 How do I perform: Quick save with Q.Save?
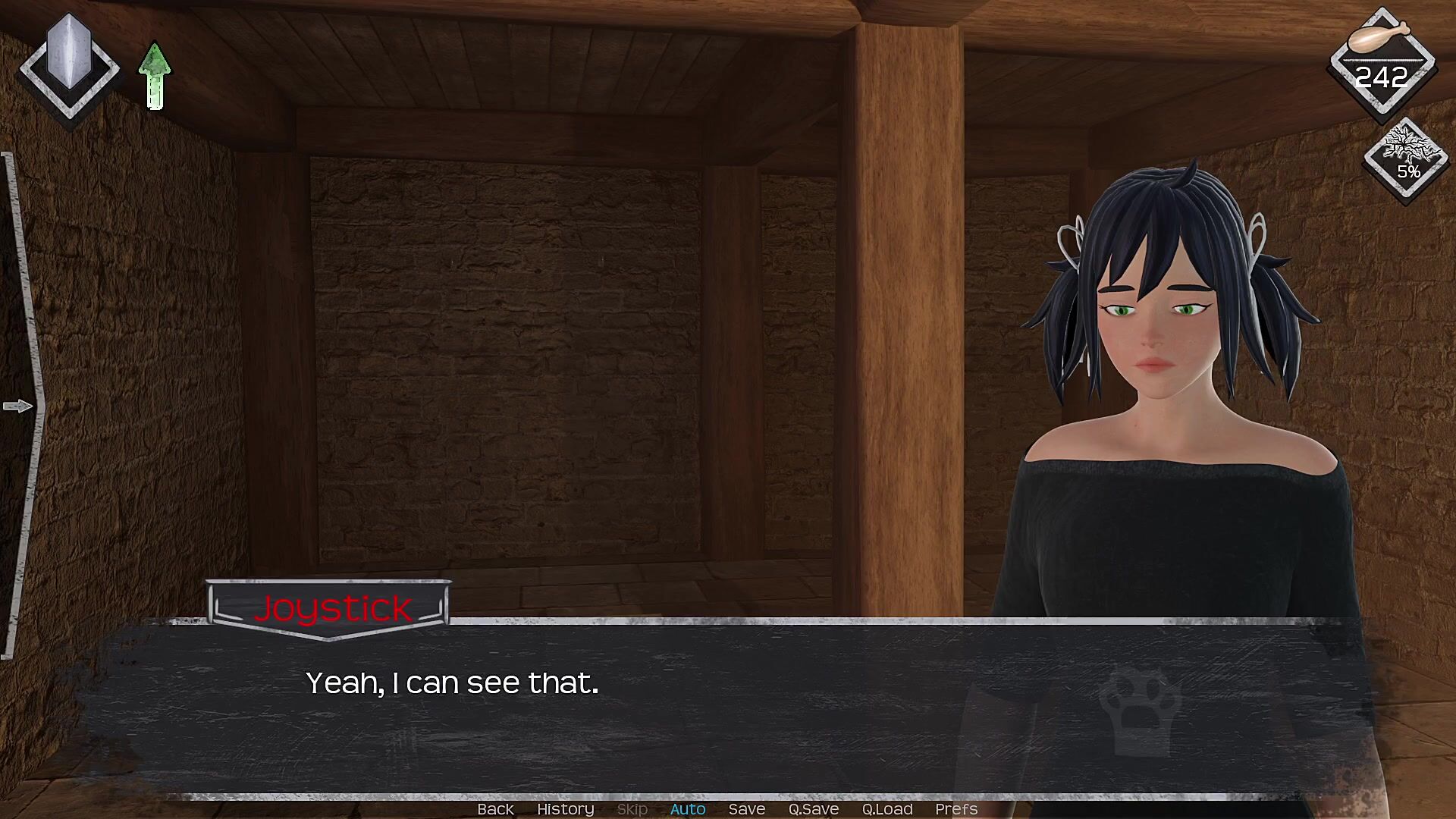point(813,809)
